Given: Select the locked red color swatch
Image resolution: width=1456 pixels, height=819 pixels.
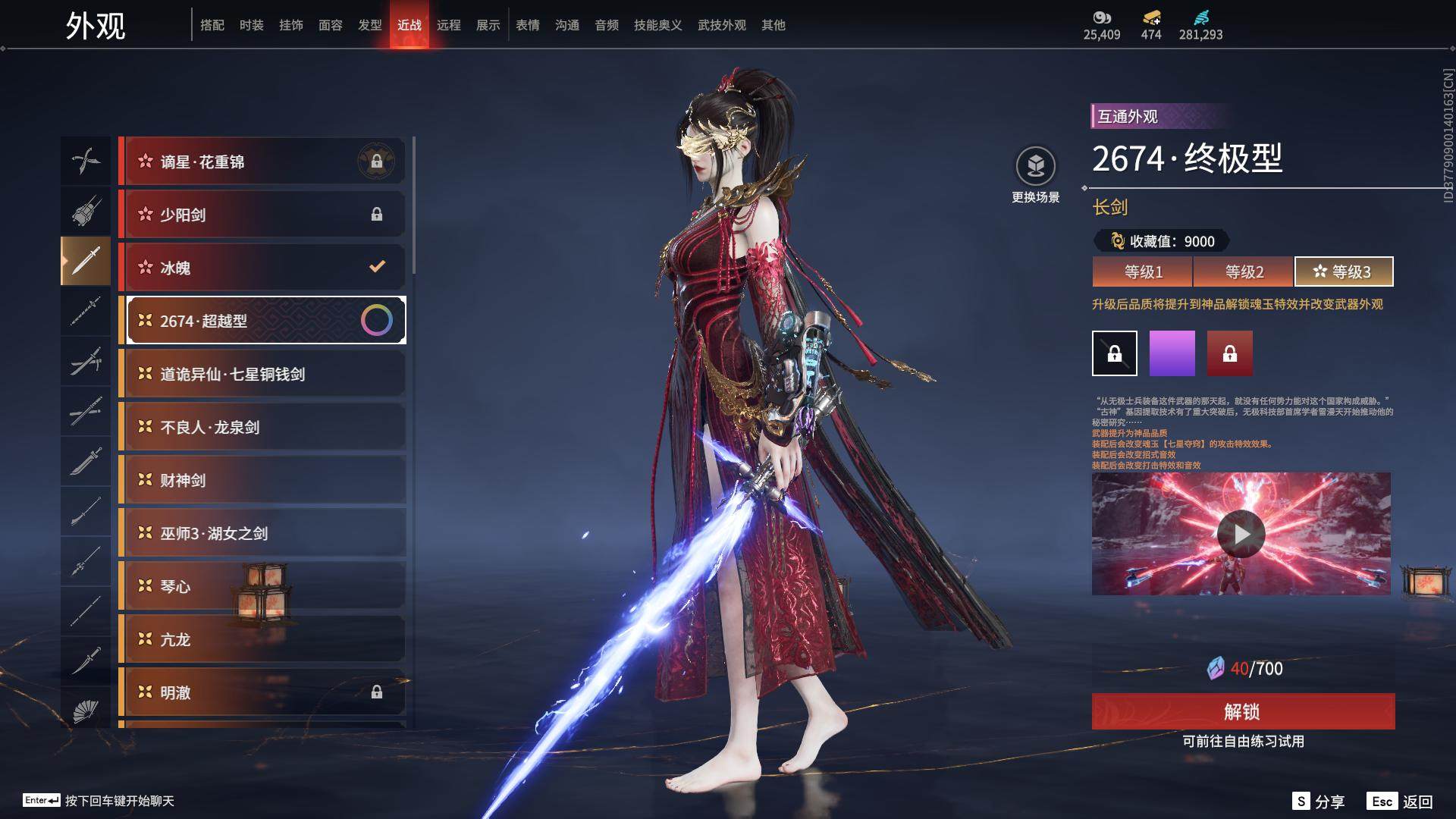Looking at the screenshot, I should pos(1229,353).
